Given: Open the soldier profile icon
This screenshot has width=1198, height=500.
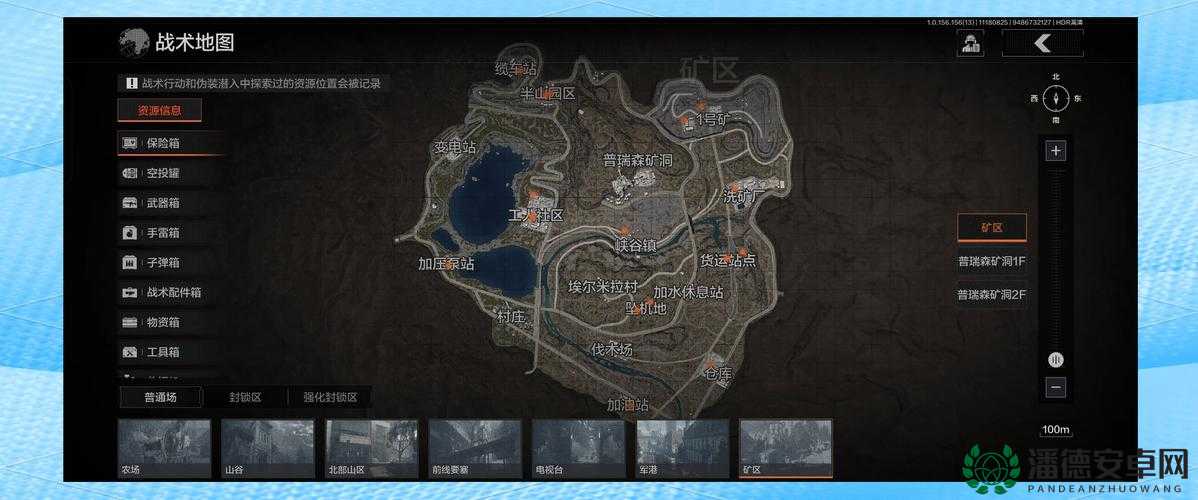Looking at the screenshot, I should (x=969, y=42).
